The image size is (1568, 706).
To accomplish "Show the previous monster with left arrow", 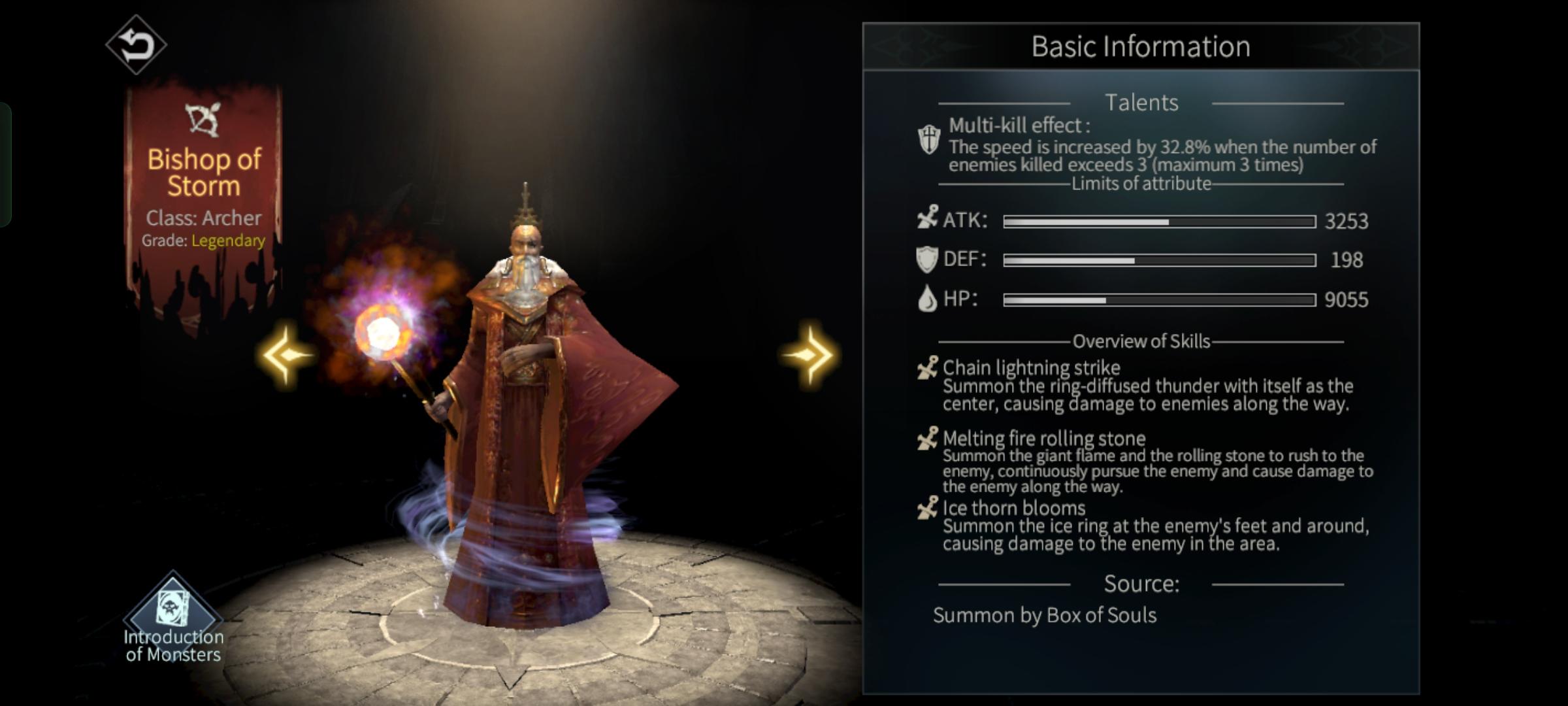I will pos(286,355).
